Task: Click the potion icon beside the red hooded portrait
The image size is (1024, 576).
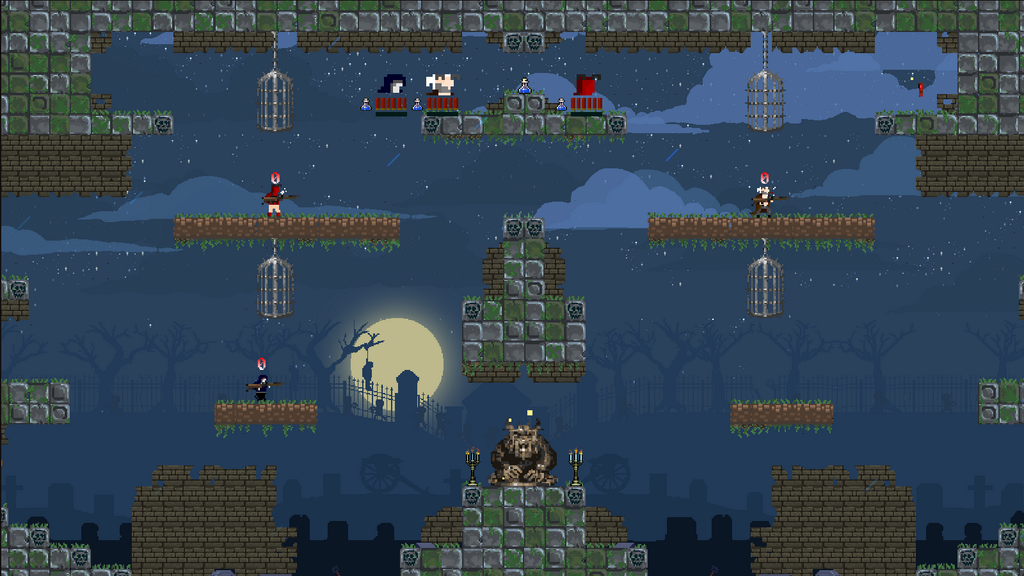Action: coord(561,104)
